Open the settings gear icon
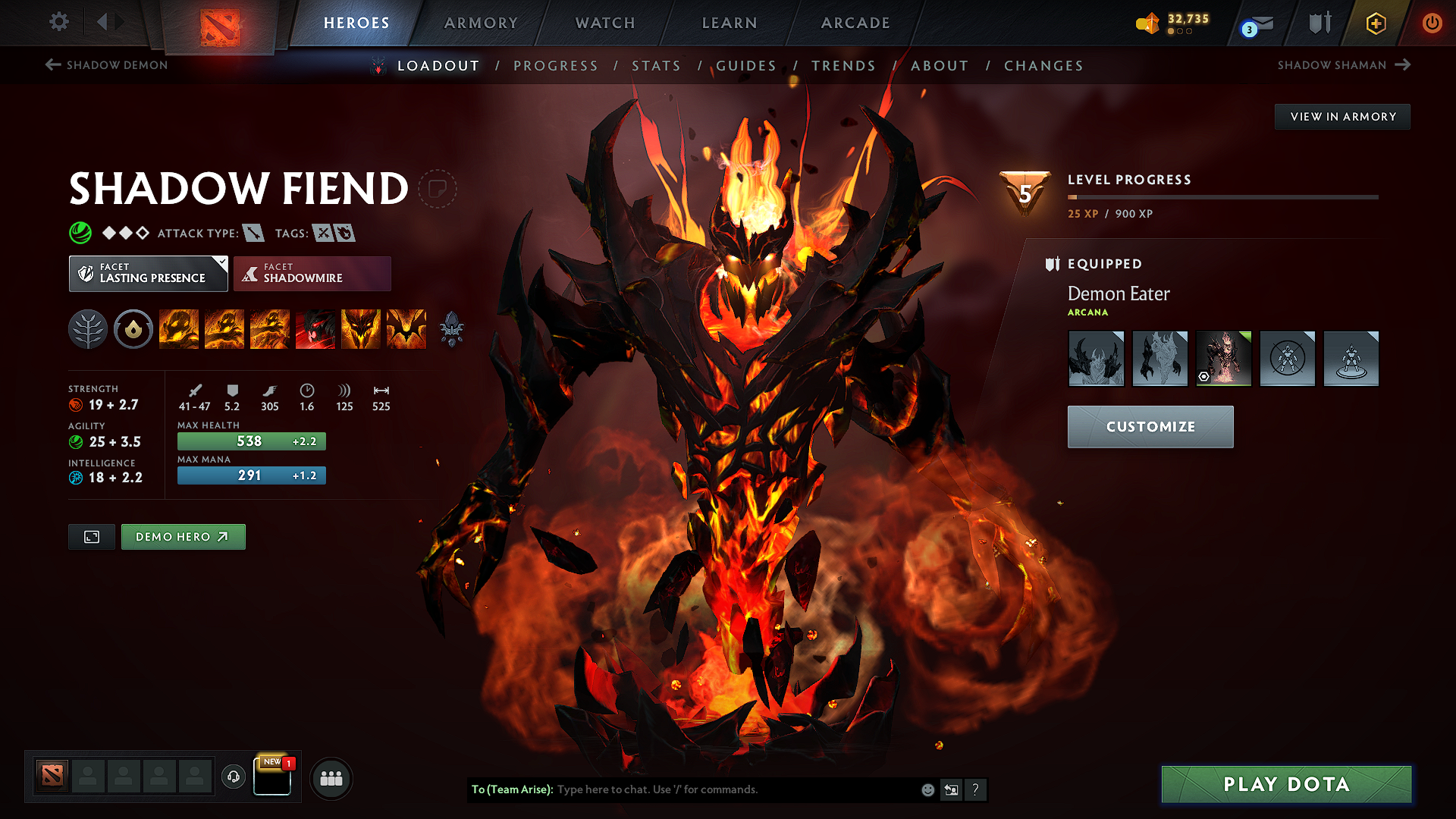 point(58,22)
